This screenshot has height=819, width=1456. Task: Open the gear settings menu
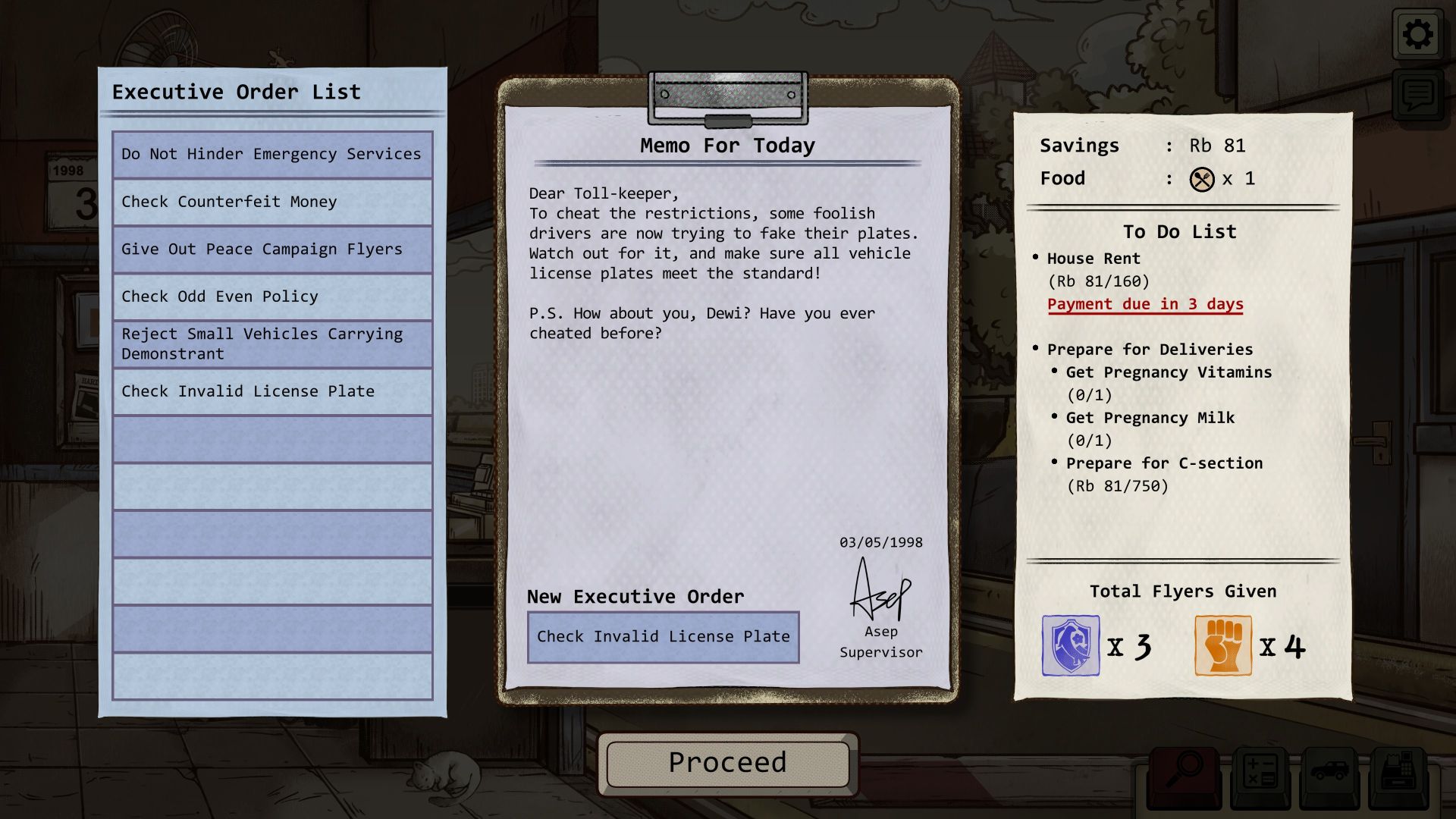point(1417,35)
